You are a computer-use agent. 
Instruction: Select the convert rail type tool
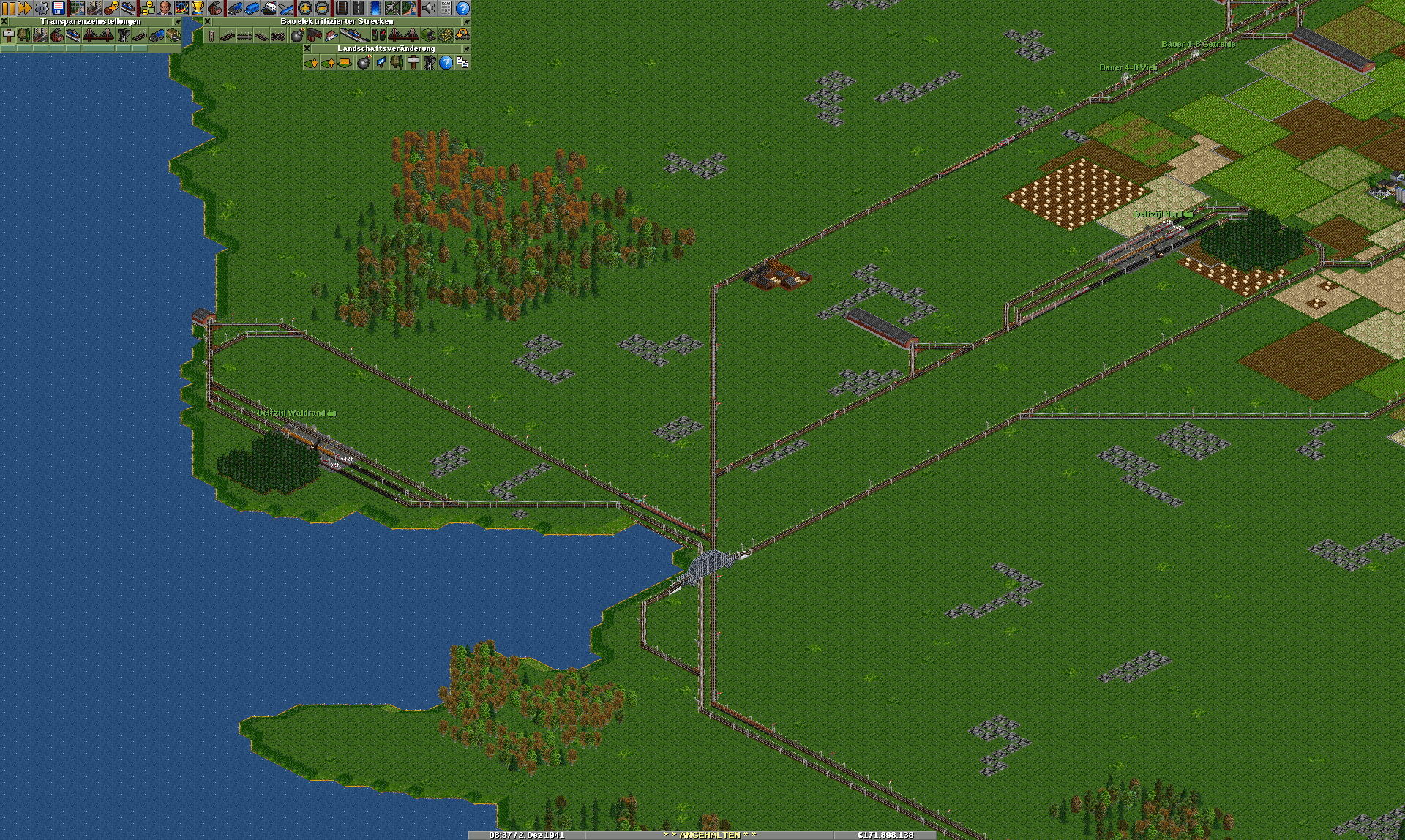pyautogui.click(x=445, y=35)
